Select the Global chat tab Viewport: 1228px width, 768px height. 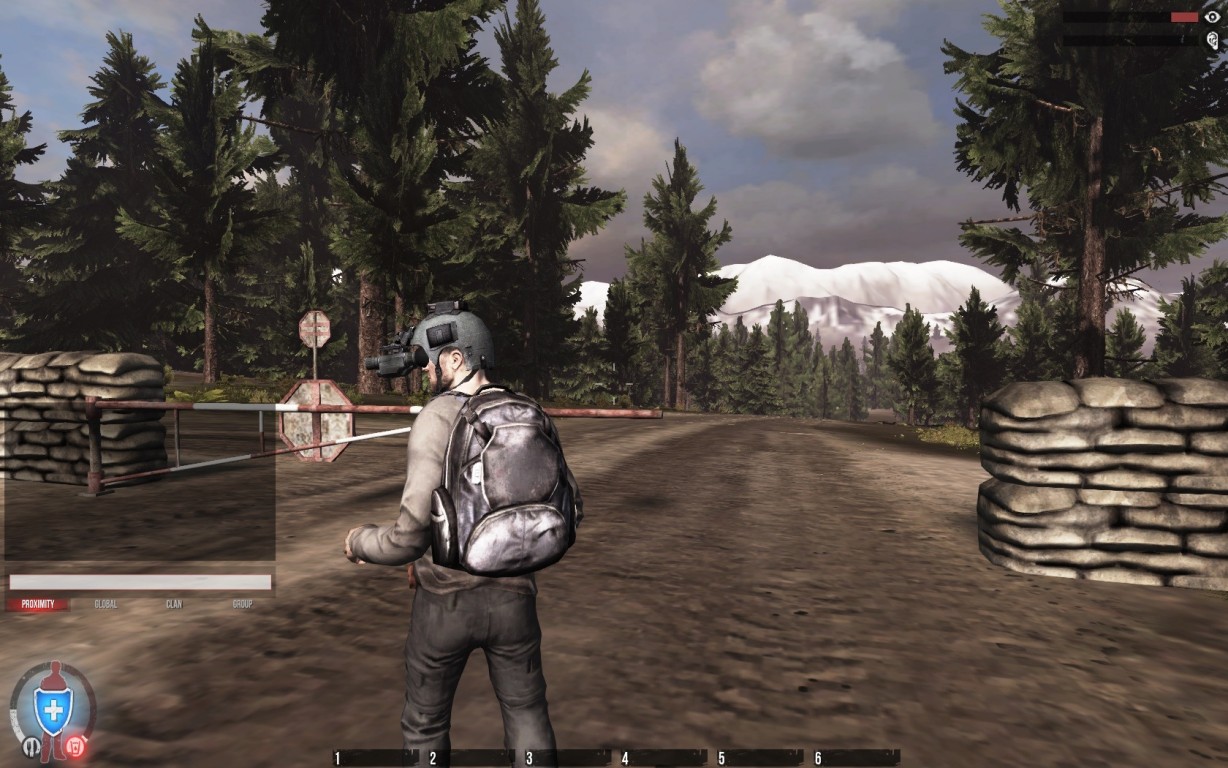click(x=106, y=604)
